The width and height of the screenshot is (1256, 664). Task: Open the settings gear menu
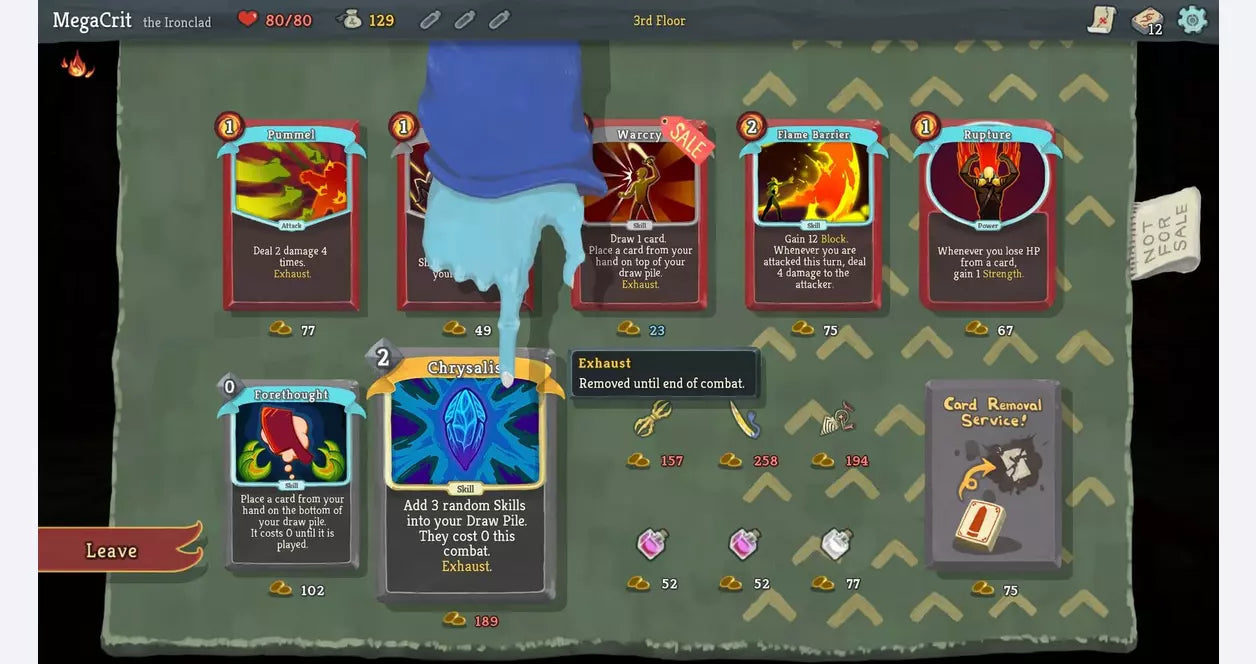click(1192, 20)
